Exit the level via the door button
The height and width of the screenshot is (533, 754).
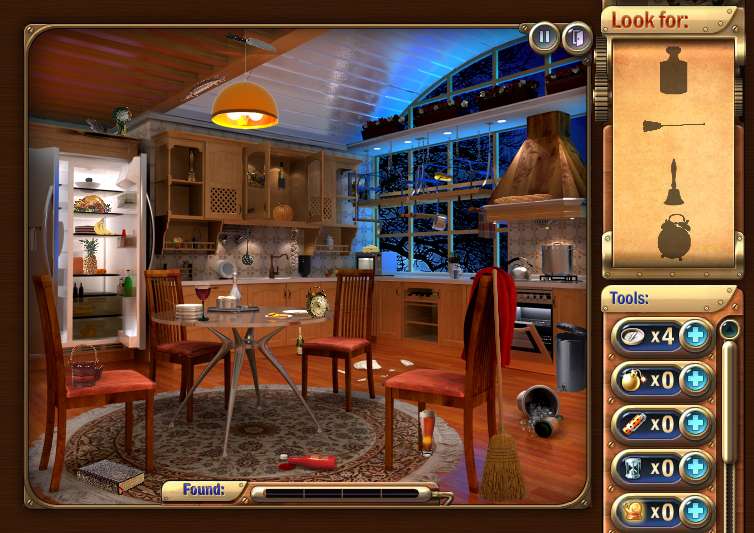tap(575, 38)
